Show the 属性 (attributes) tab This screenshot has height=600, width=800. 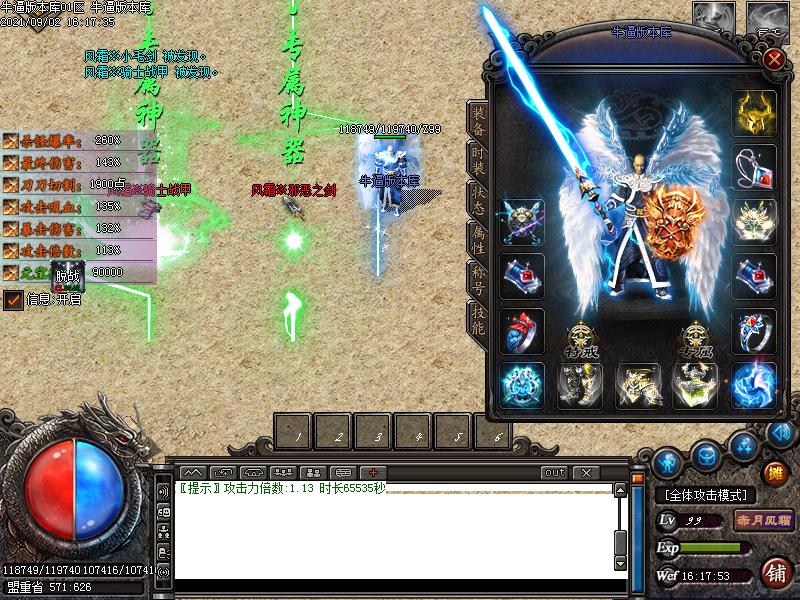(x=478, y=240)
